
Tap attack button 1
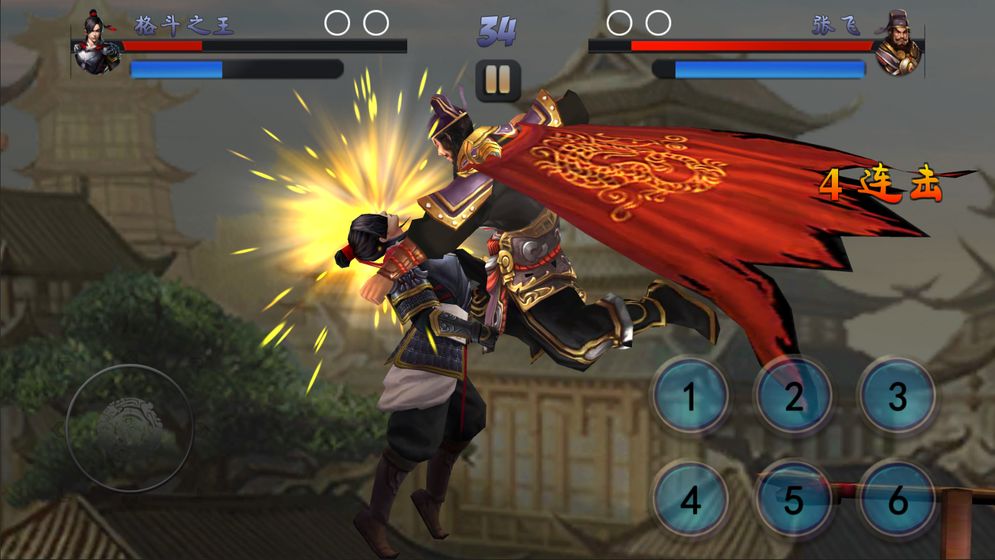(x=690, y=397)
